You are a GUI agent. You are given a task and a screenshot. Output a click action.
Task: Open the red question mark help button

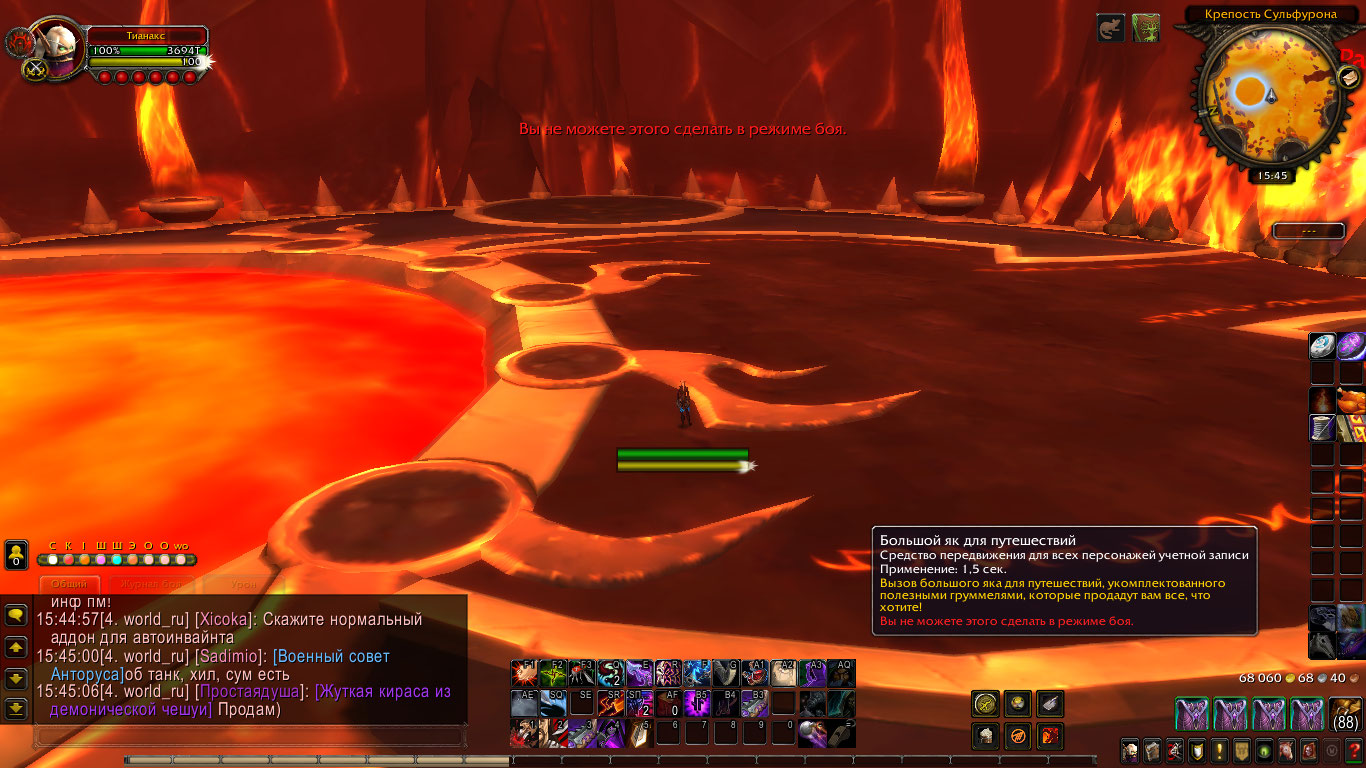coord(1354,750)
